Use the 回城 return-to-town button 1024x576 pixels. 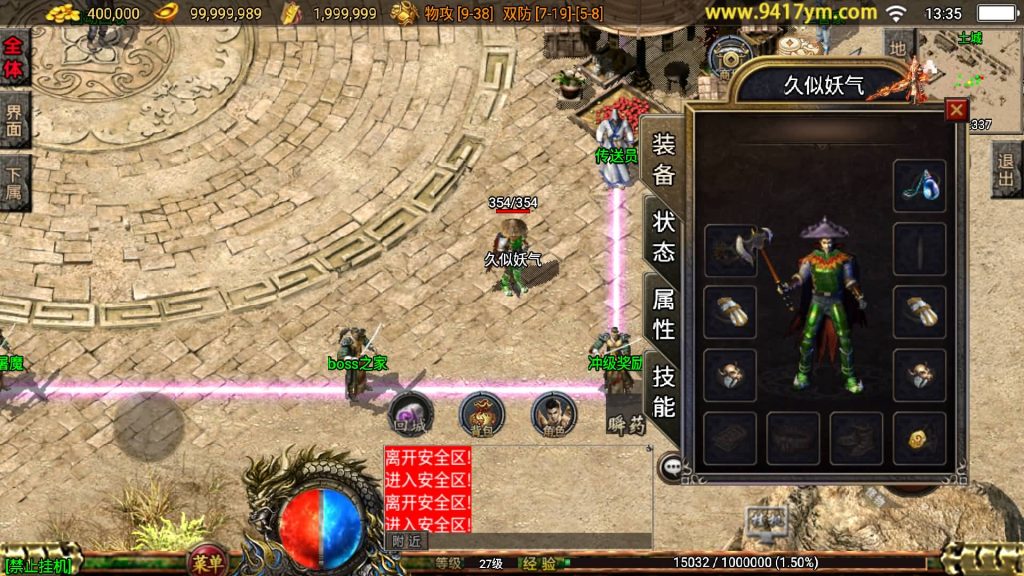(411, 412)
